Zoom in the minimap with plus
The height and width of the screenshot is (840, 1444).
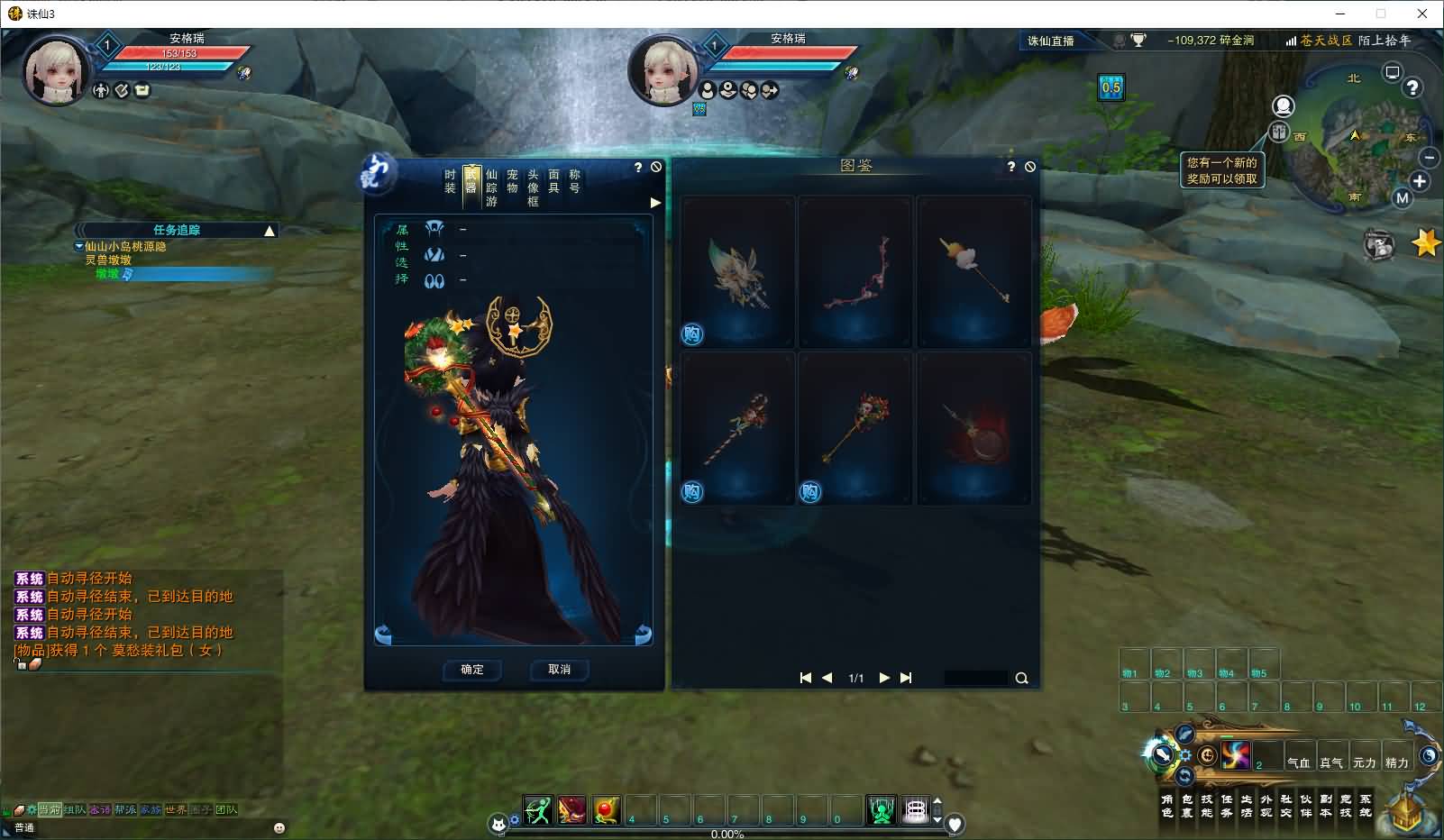coord(1420,181)
